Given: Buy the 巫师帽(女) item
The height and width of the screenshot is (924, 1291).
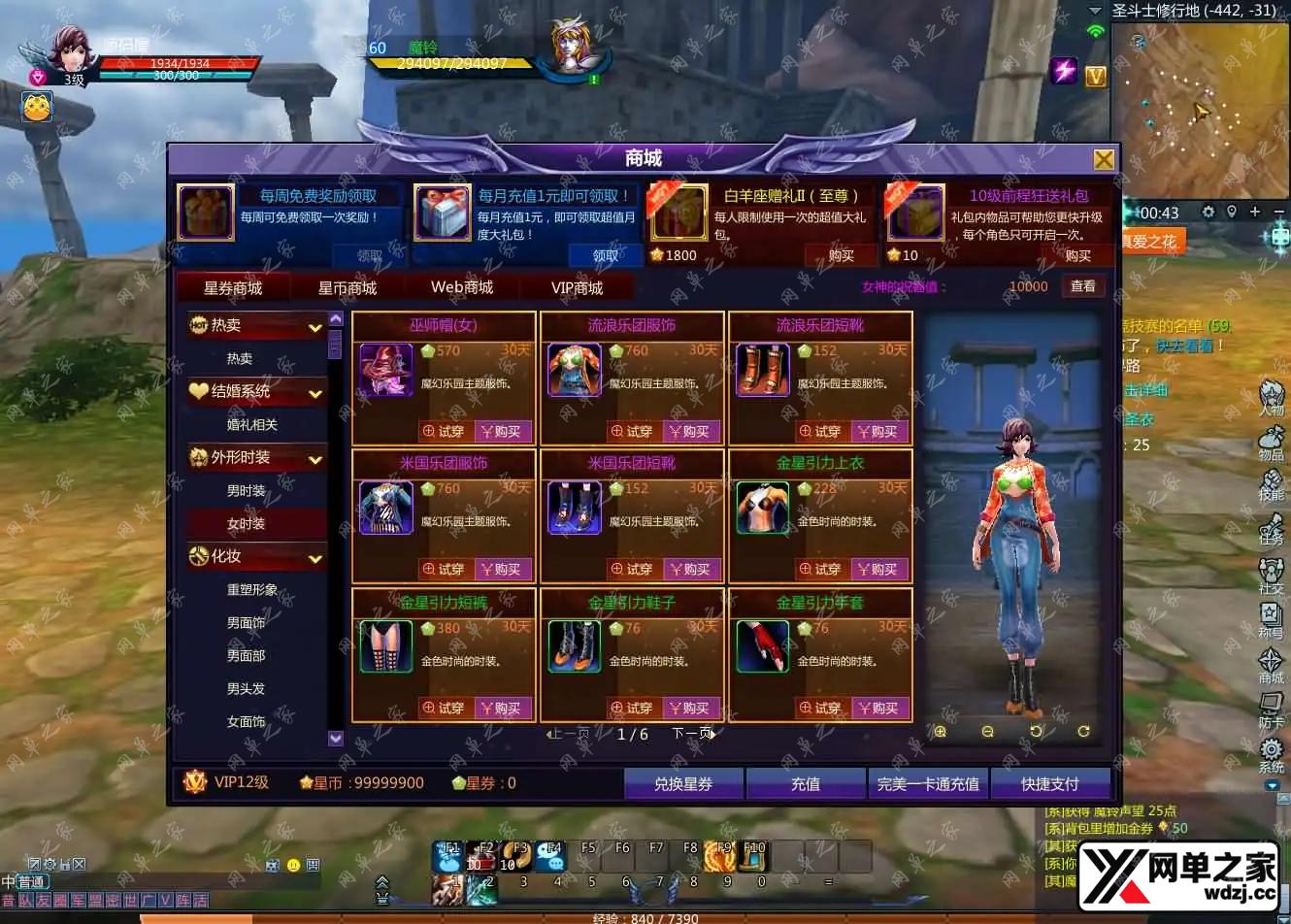Looking at the screenshot, I should [502, 432].
